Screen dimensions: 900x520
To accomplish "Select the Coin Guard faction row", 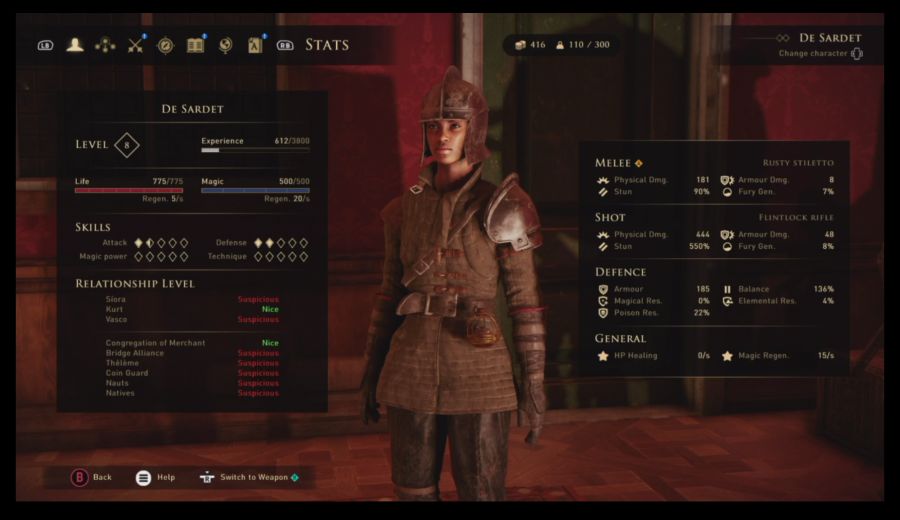I will point(190,373).
